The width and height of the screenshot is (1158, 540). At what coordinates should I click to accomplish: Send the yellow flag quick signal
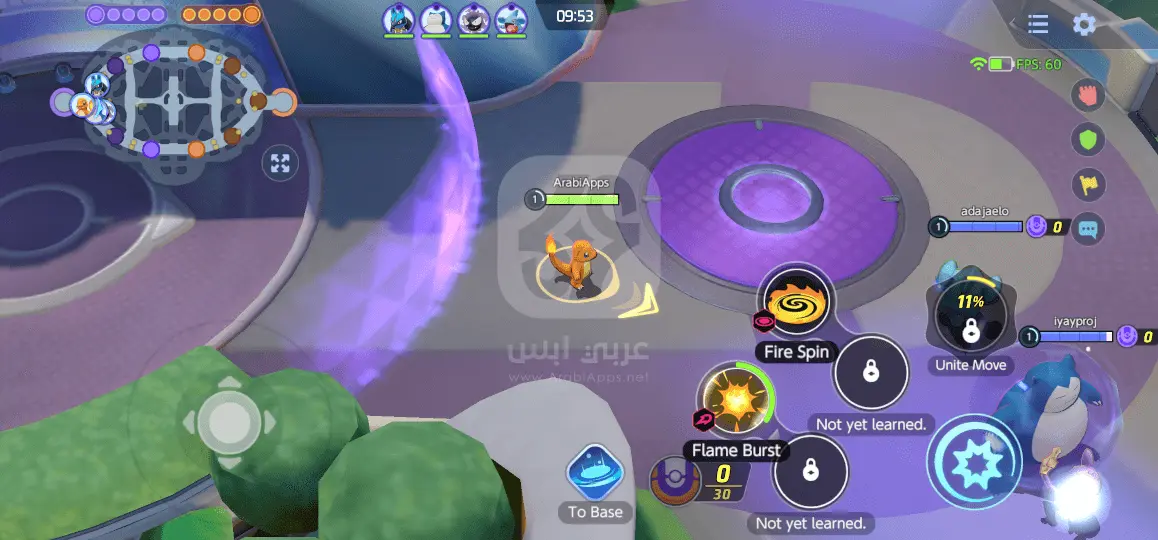click(1087, 185)
